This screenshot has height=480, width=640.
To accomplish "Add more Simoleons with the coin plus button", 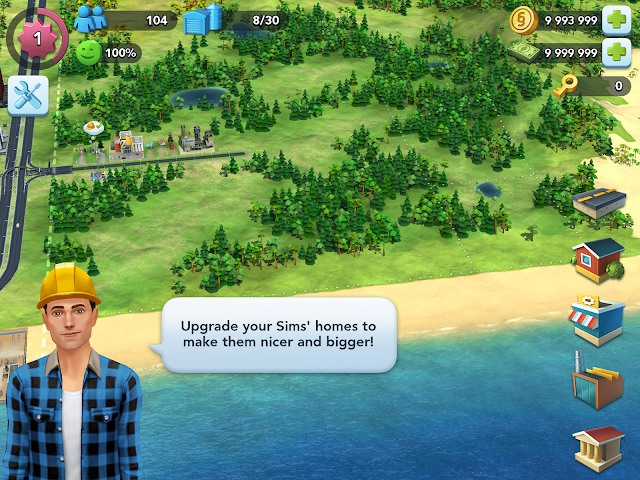I will click(x=615, y=20).
